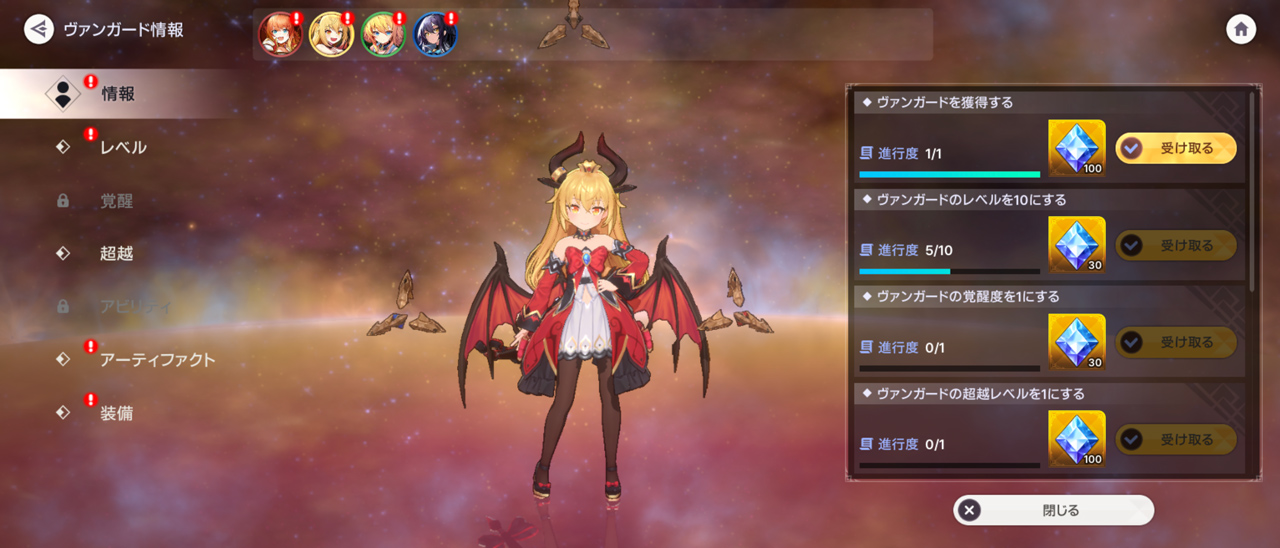1280x548 pixels.
Task: Open the アーティファクト tab
Action: [x=157, y=360]
